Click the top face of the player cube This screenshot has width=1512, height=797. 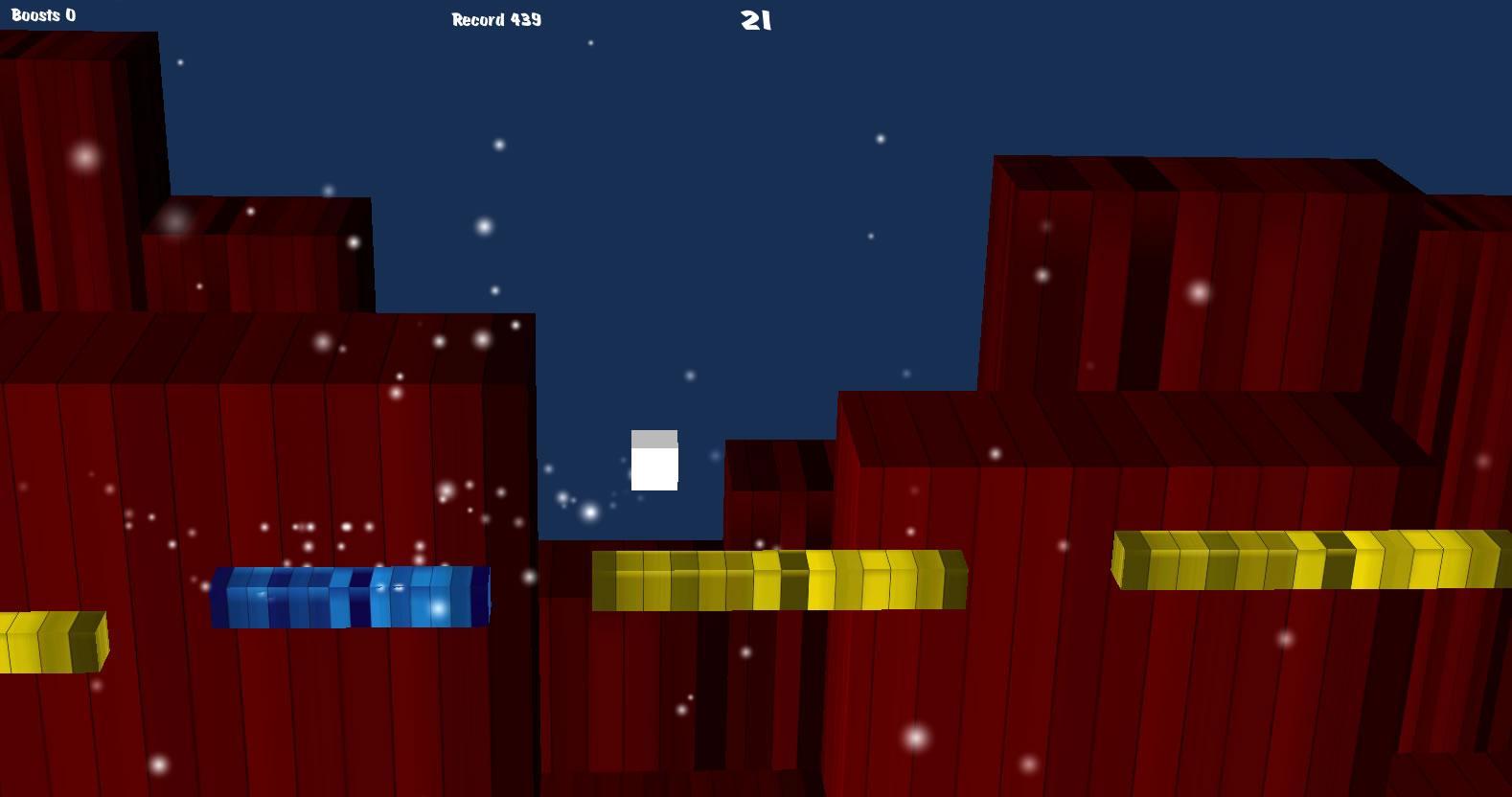pos(654,437)
